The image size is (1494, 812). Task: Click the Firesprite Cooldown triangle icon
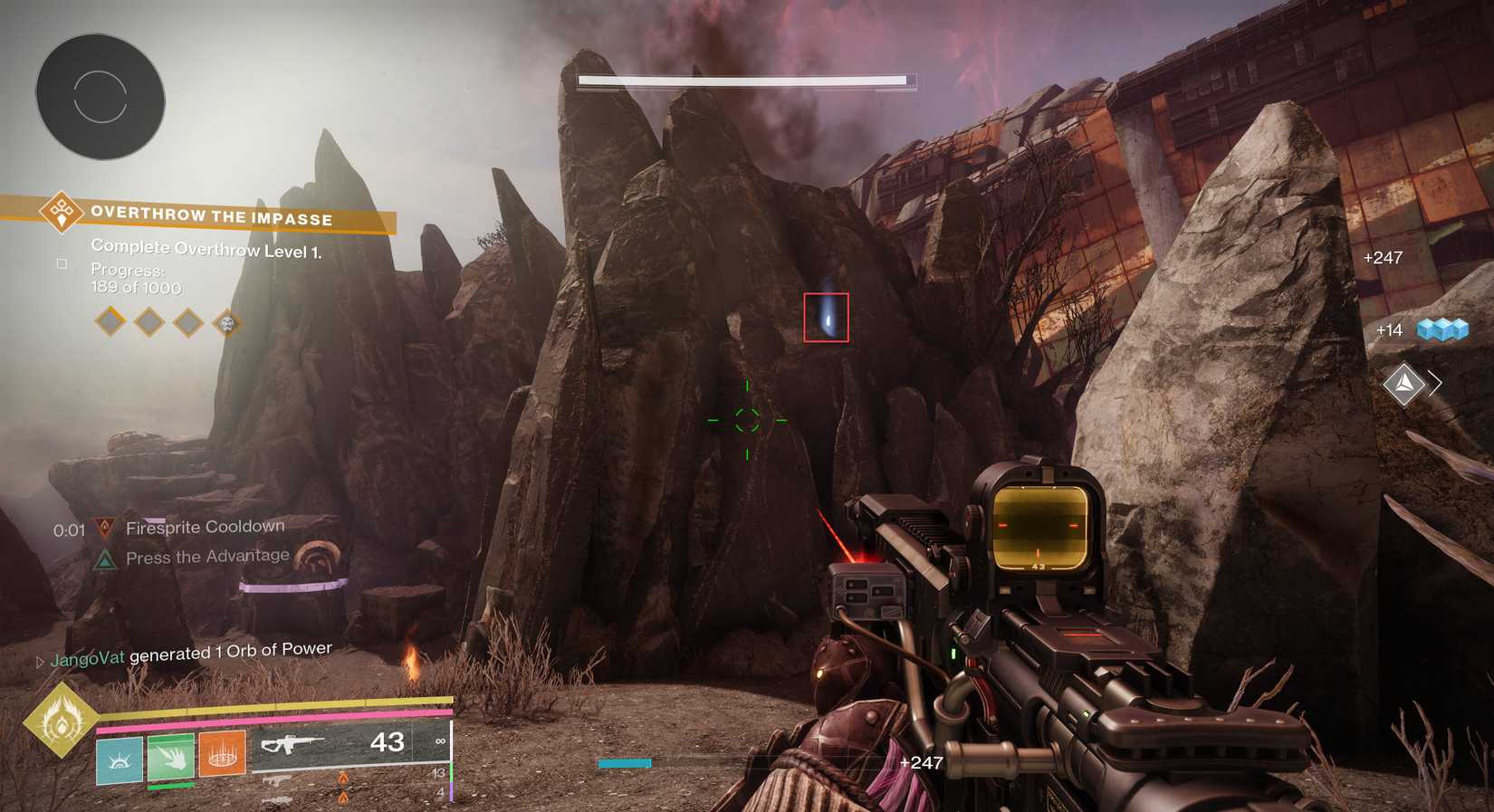(106, 526)
